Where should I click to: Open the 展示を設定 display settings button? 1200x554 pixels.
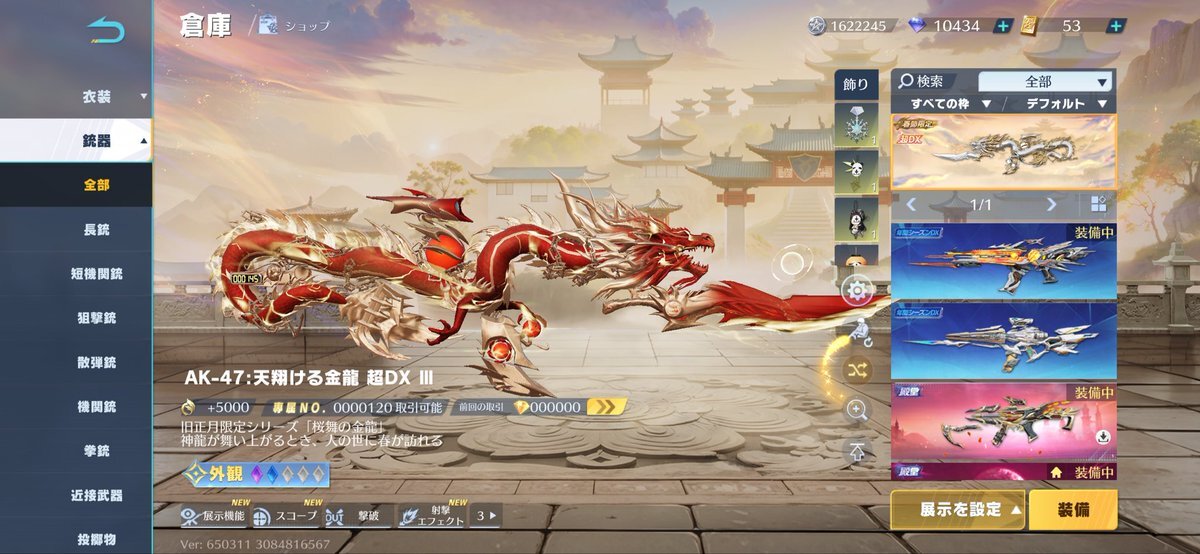[x=958, y=509]
